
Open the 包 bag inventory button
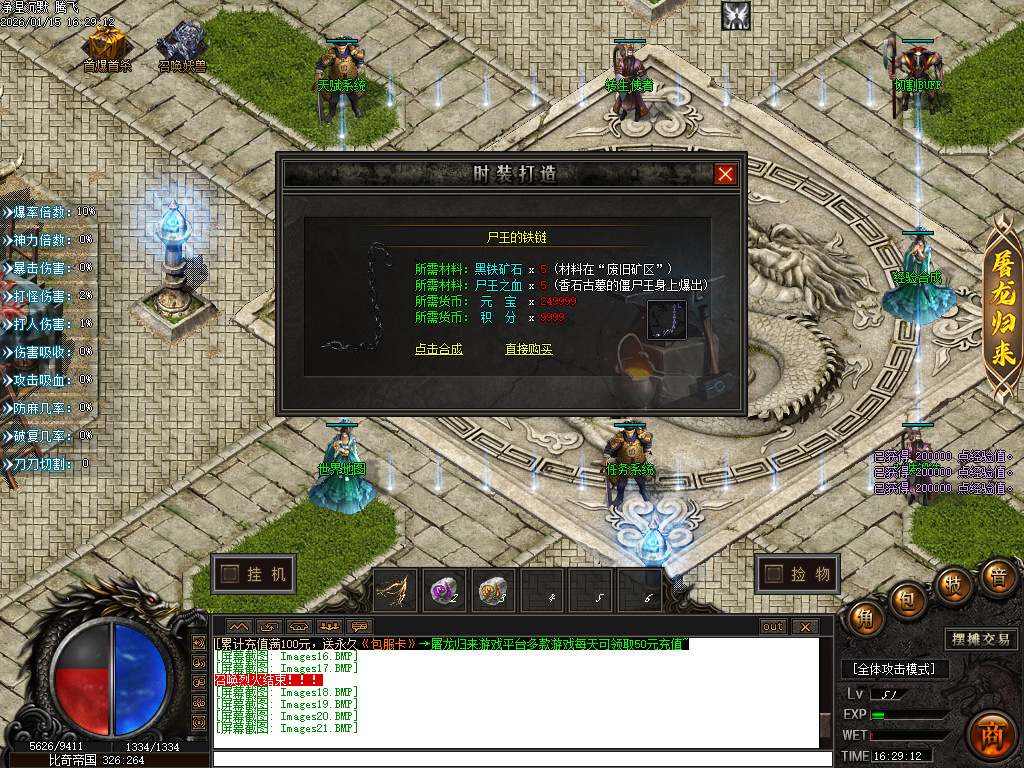pyautogui.click(x=908, y=598)
